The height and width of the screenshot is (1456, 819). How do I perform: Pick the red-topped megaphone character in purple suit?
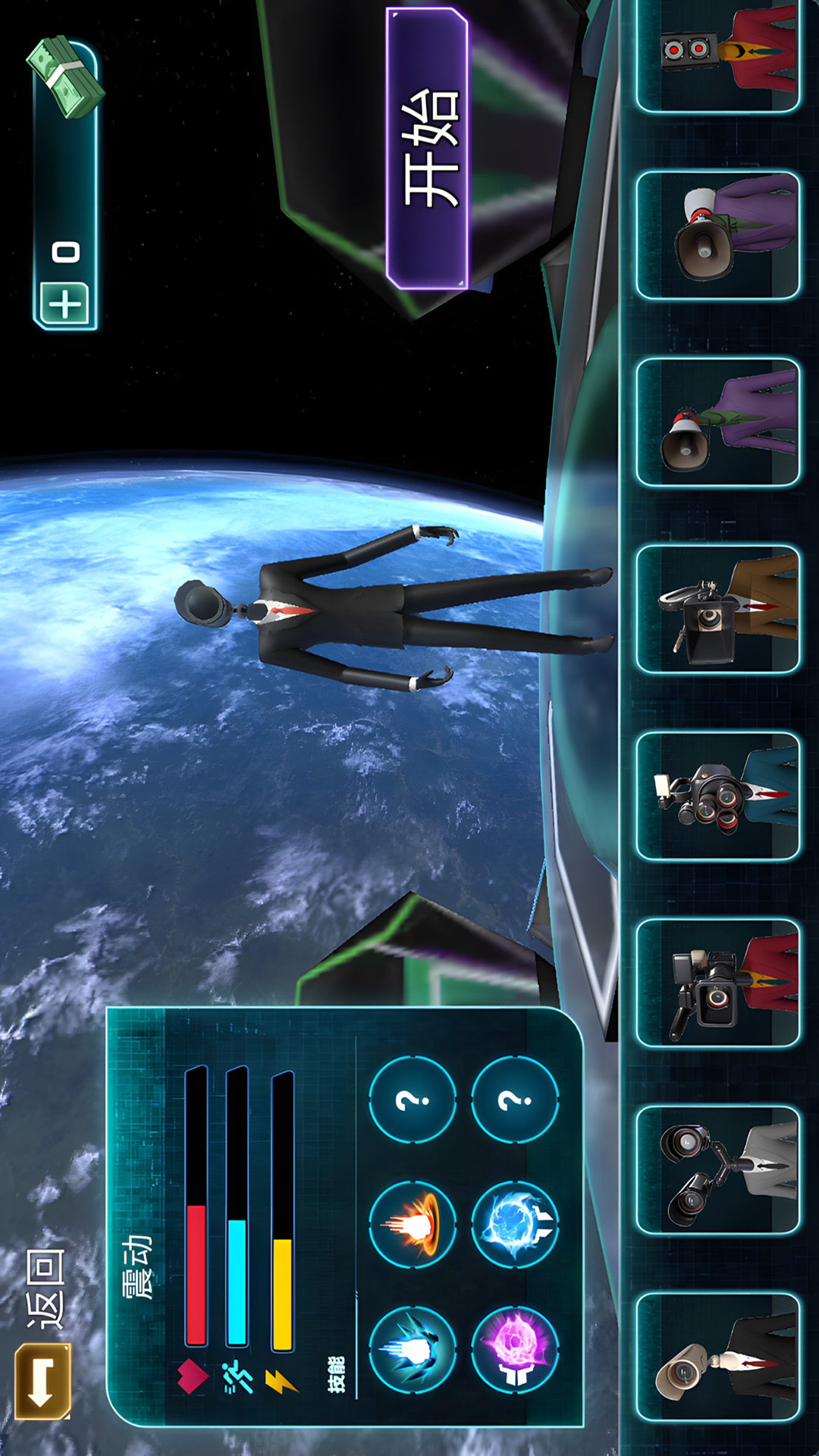click(x=717, y=422)
